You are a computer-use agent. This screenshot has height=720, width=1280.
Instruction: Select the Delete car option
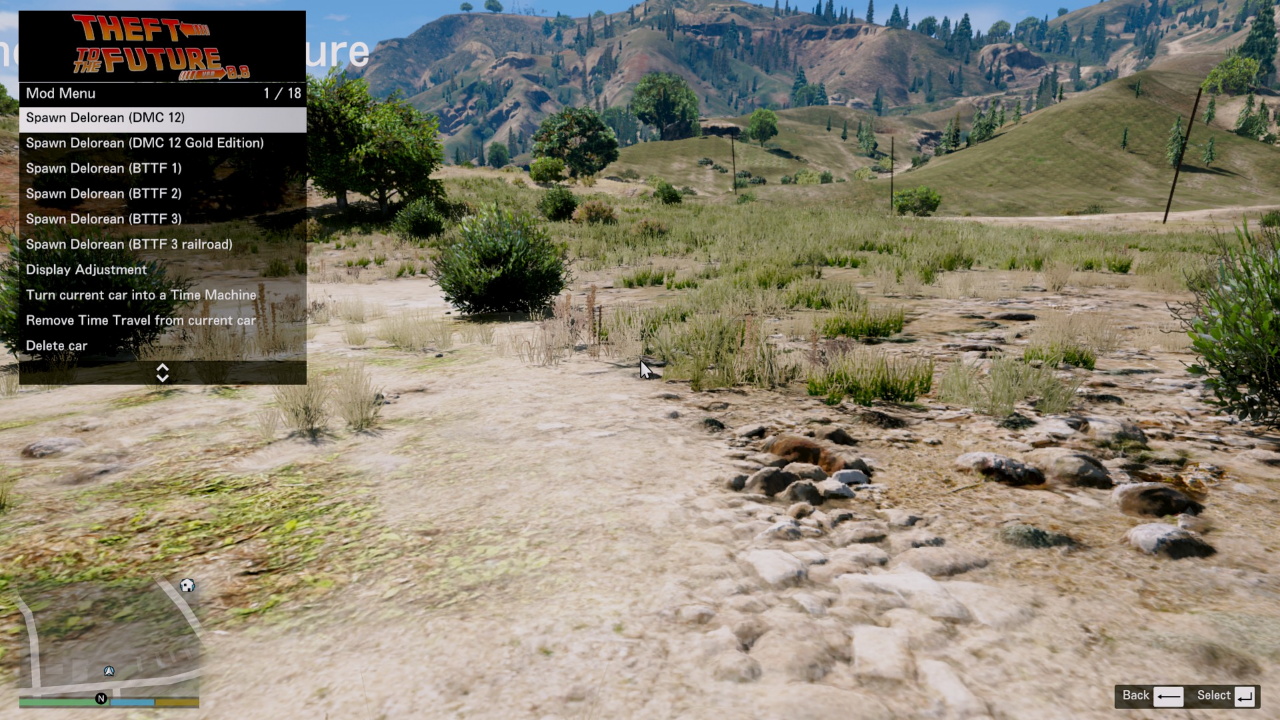click(x=162, y=346)
